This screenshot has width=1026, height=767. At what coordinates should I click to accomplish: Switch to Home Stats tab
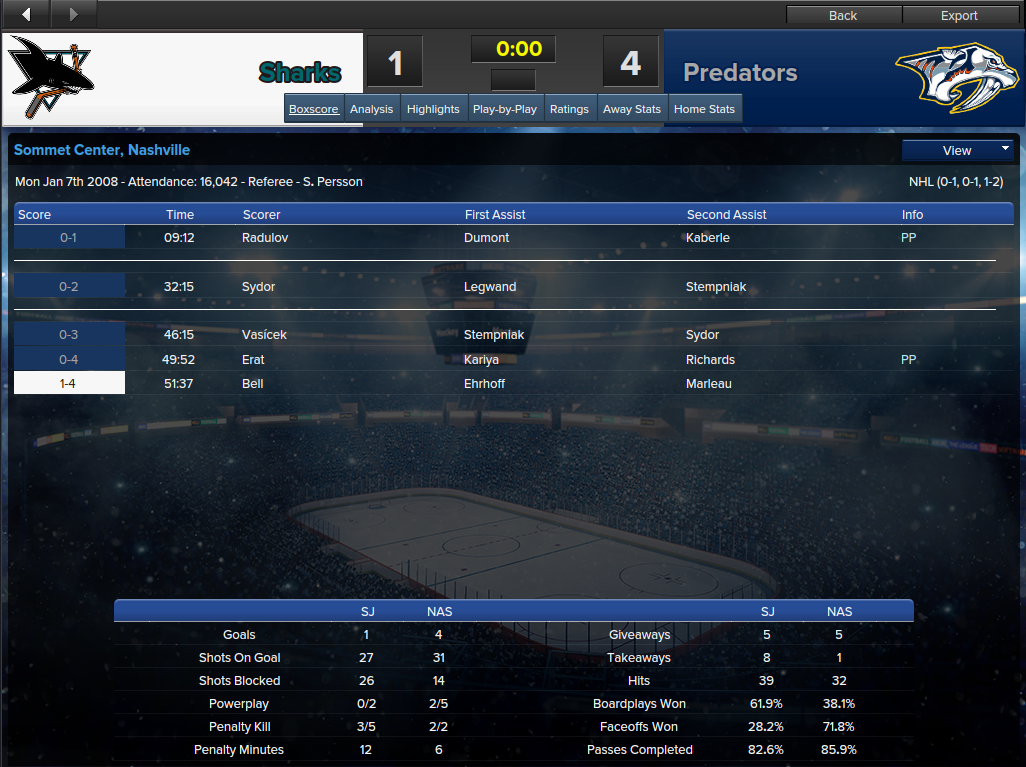705,109
